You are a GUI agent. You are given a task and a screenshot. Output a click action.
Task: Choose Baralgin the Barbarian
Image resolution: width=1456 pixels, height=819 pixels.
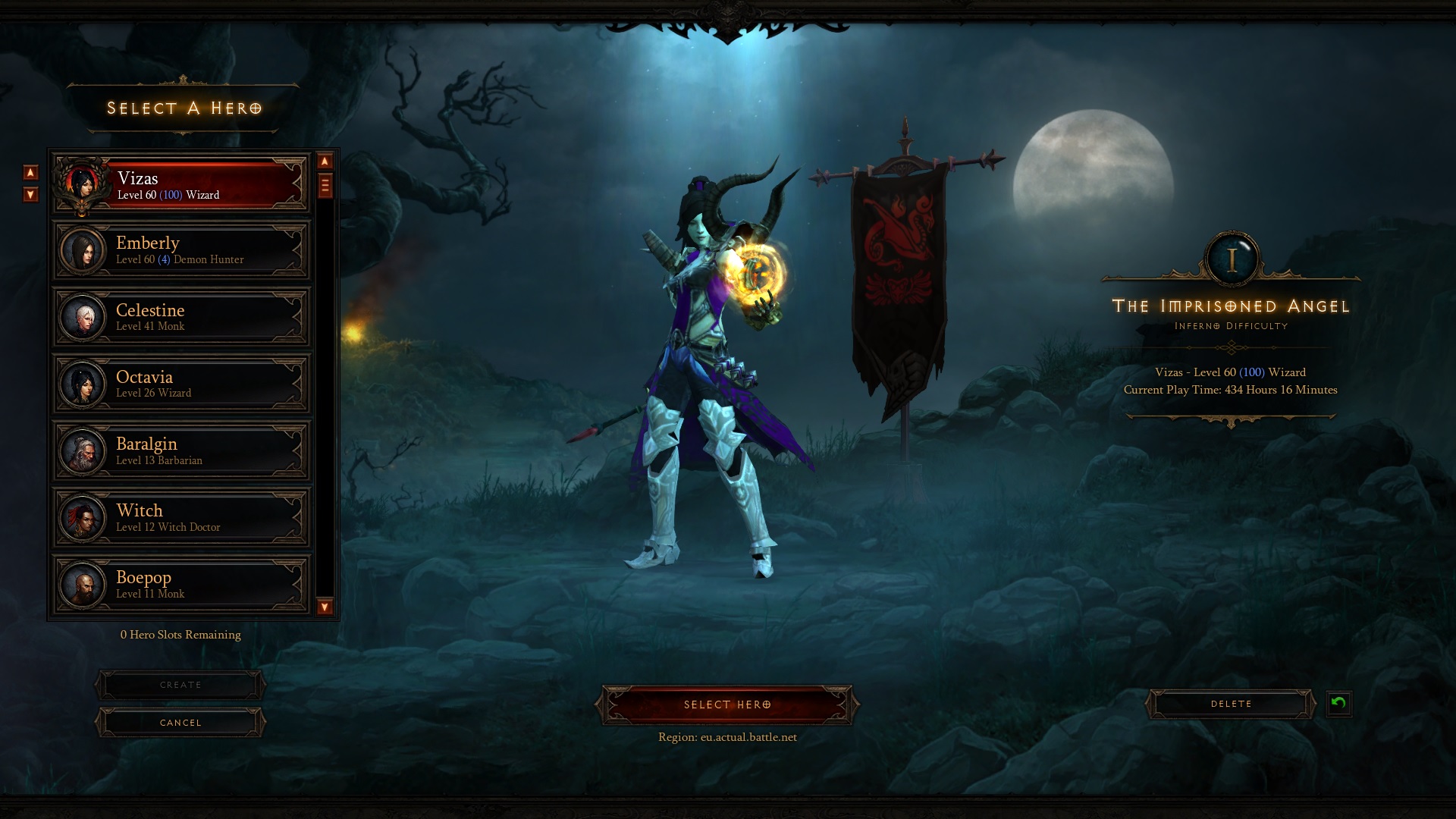(x=182, y=450)
